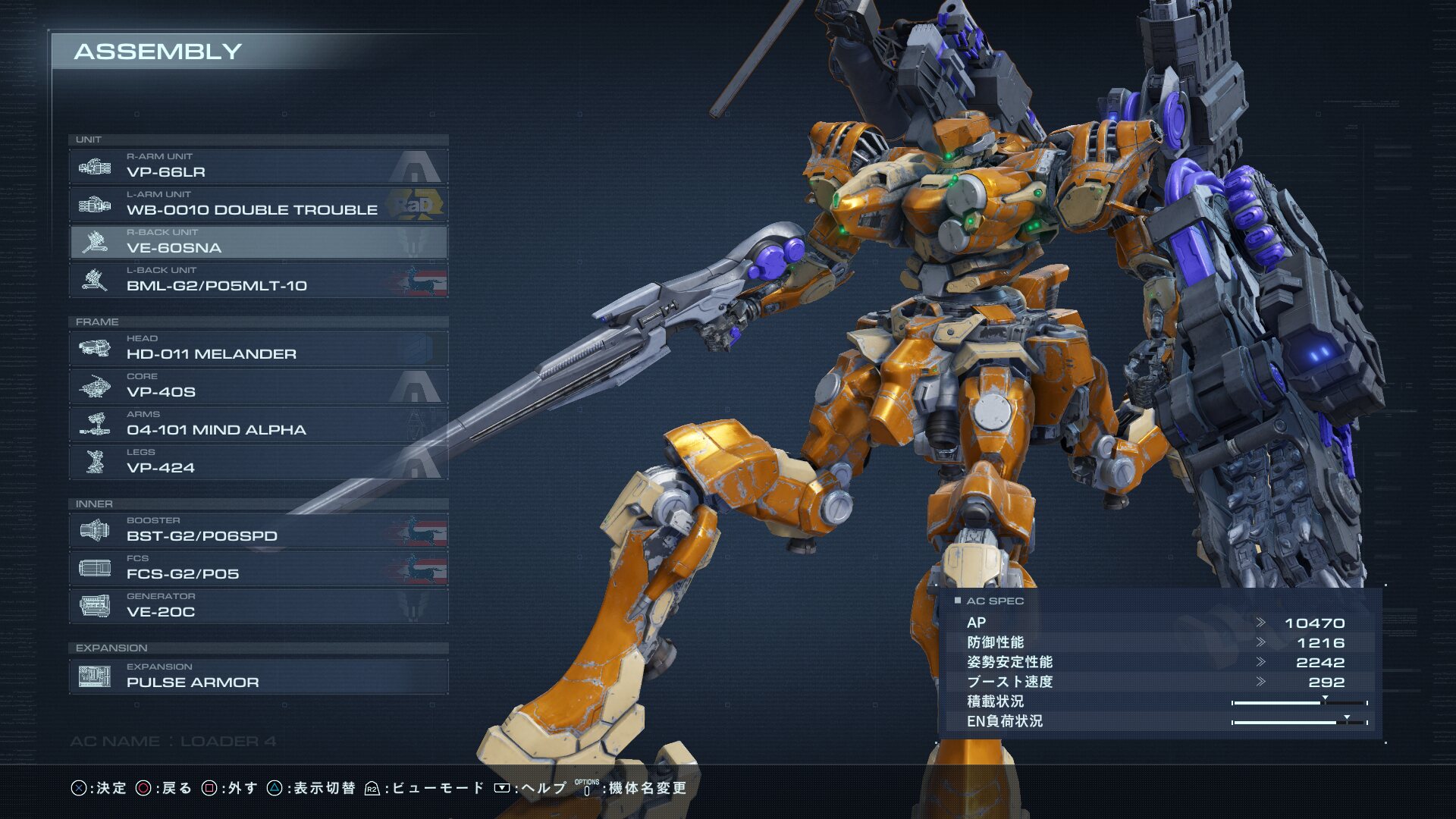
Task: Open the BST-G2/P06SPD booster slot
Action: pos(258,530)
